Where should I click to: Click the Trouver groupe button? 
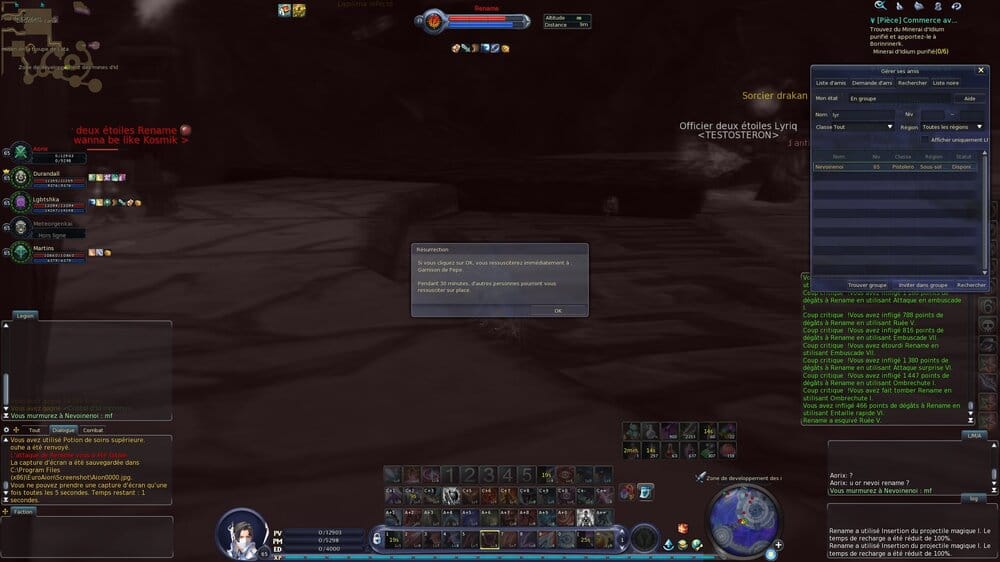(867, 285)
